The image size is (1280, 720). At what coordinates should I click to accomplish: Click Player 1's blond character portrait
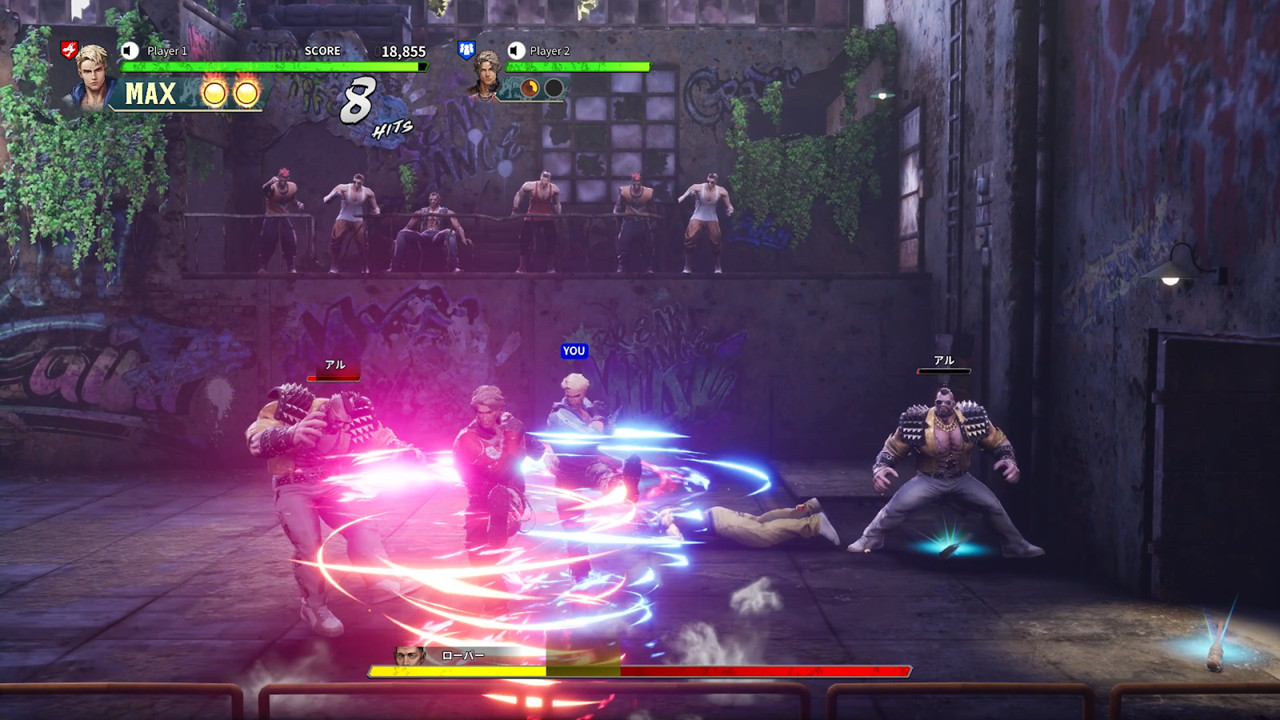pos(92,76)
